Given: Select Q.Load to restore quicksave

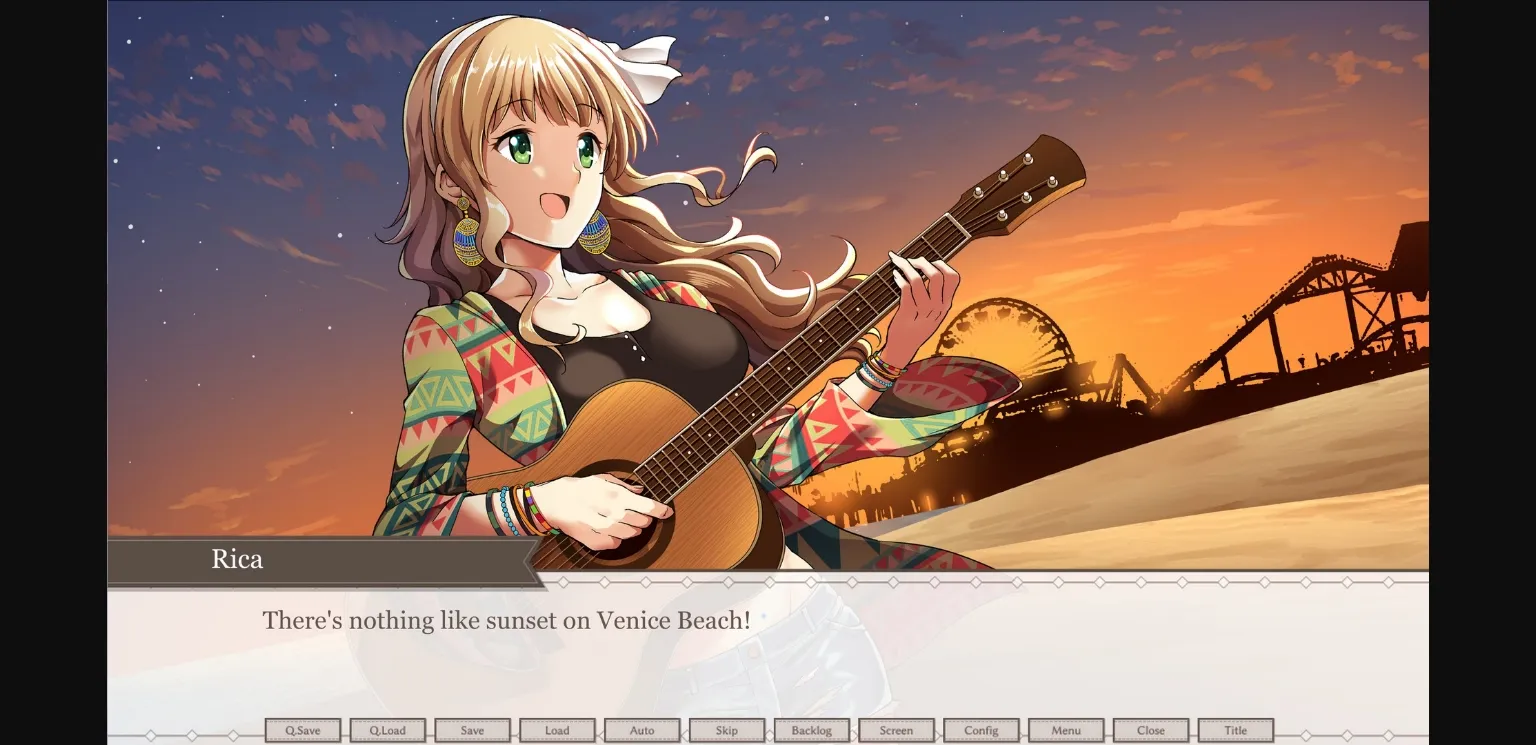Looking at the screenshot, I should [x=388, y=730].
